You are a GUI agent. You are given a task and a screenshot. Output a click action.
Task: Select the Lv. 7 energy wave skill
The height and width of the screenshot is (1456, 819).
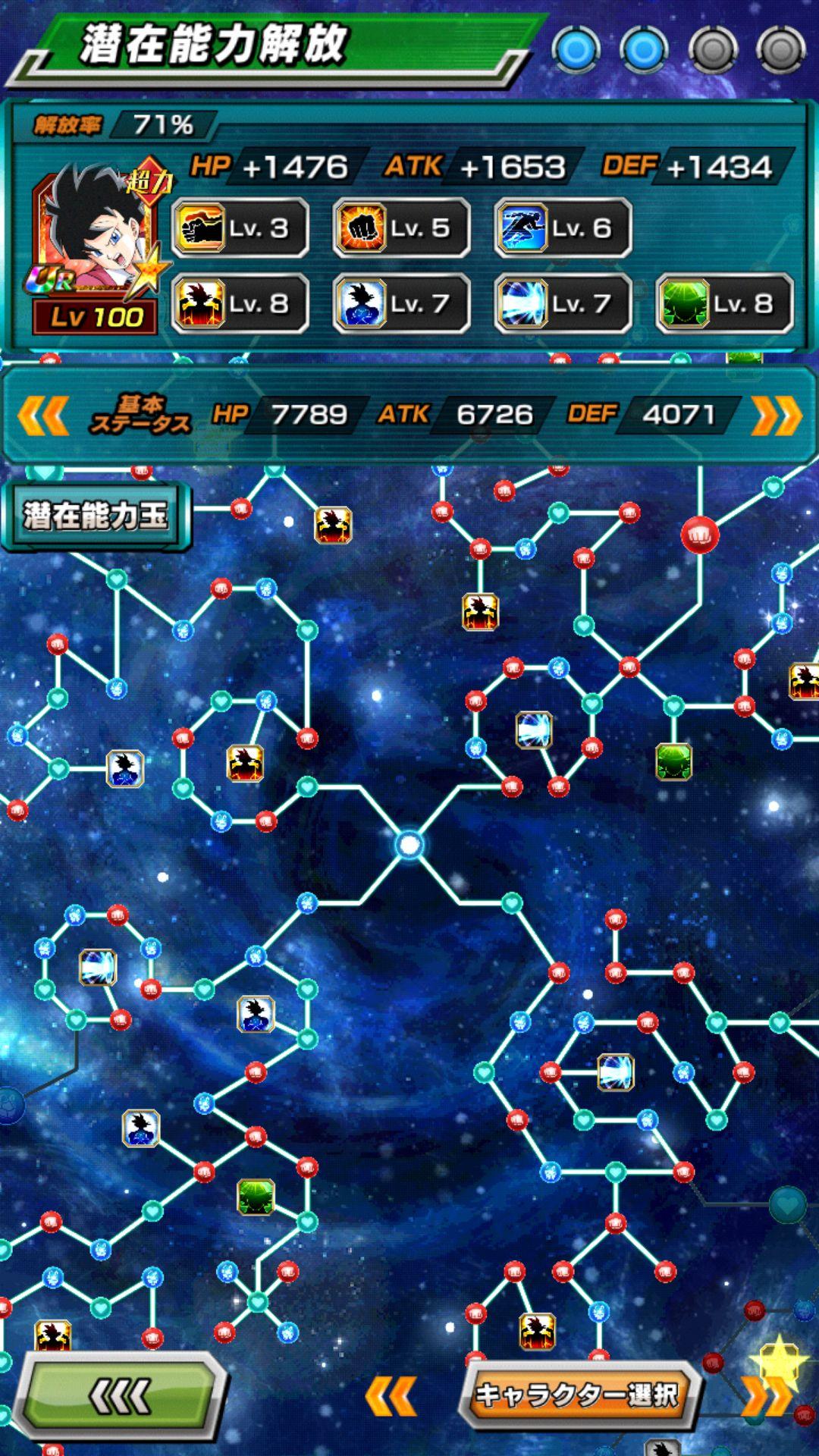(563, 304)
